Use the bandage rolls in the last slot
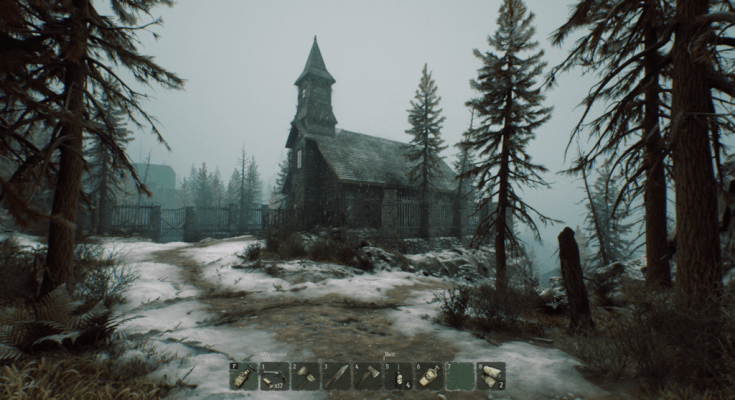 (x=490, y=376)
